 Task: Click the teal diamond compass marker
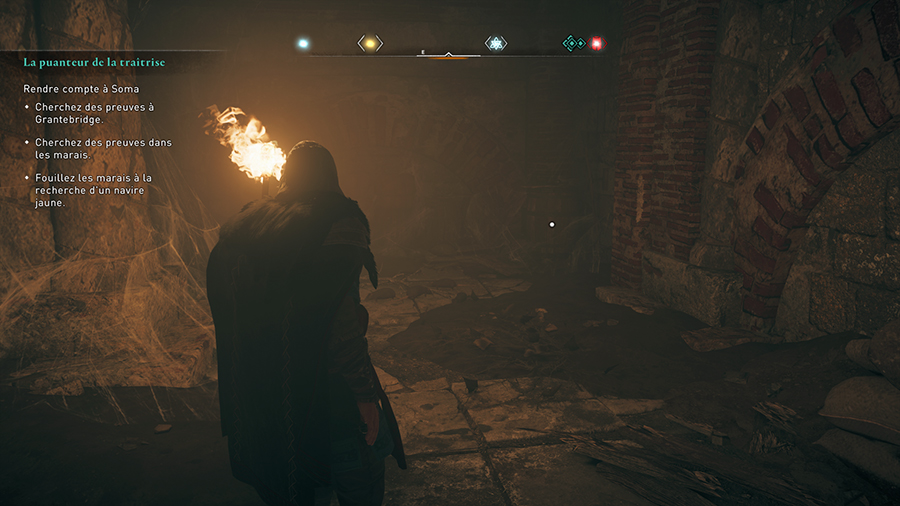pos(572,43)
